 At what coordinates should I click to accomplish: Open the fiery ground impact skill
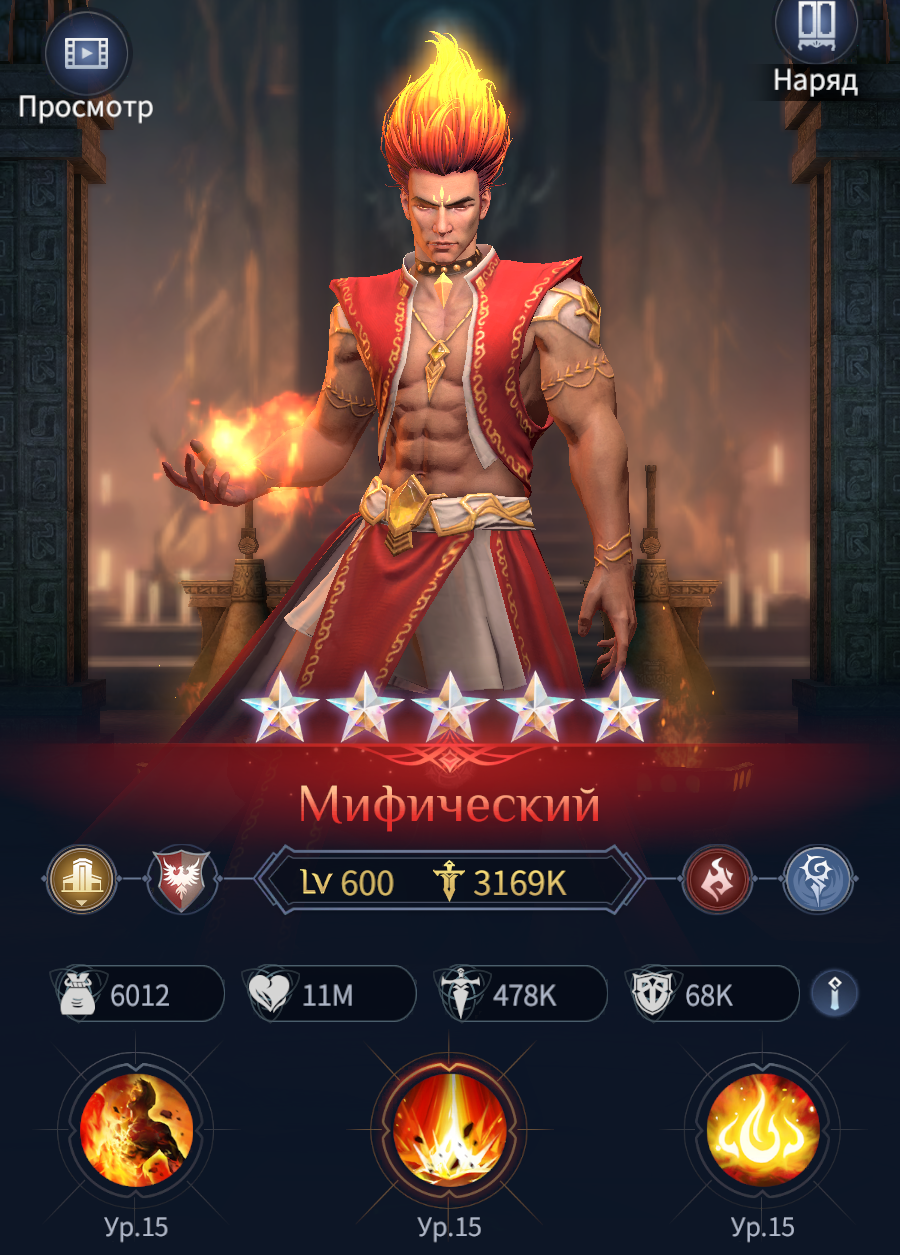coord(449,1131)
